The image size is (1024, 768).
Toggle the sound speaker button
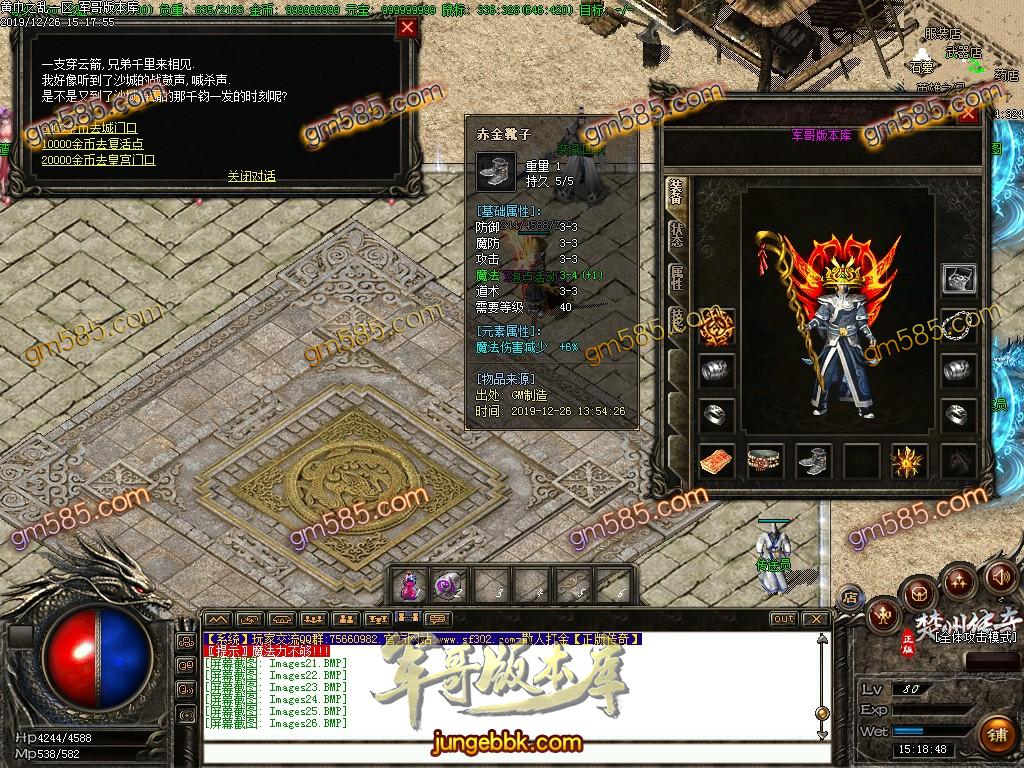click(x=999, y=577)
